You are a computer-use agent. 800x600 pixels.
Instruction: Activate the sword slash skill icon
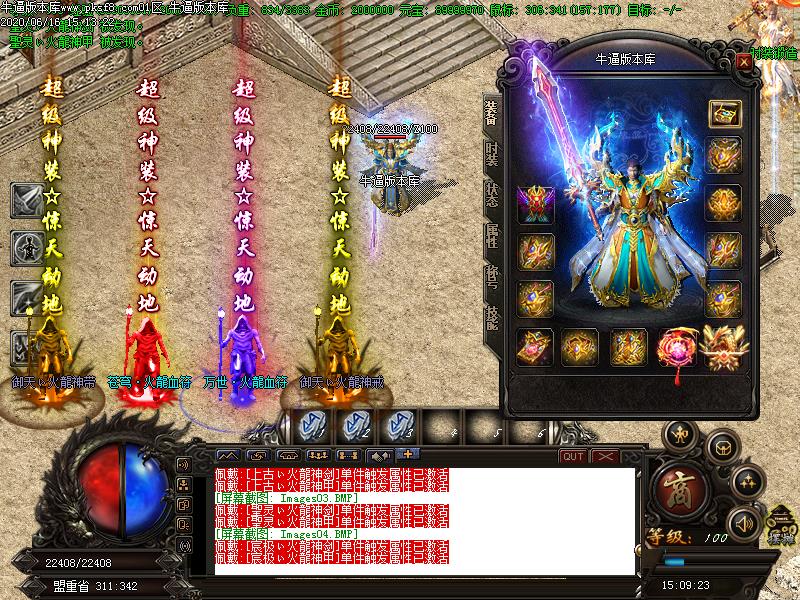[x=26, y=200]
